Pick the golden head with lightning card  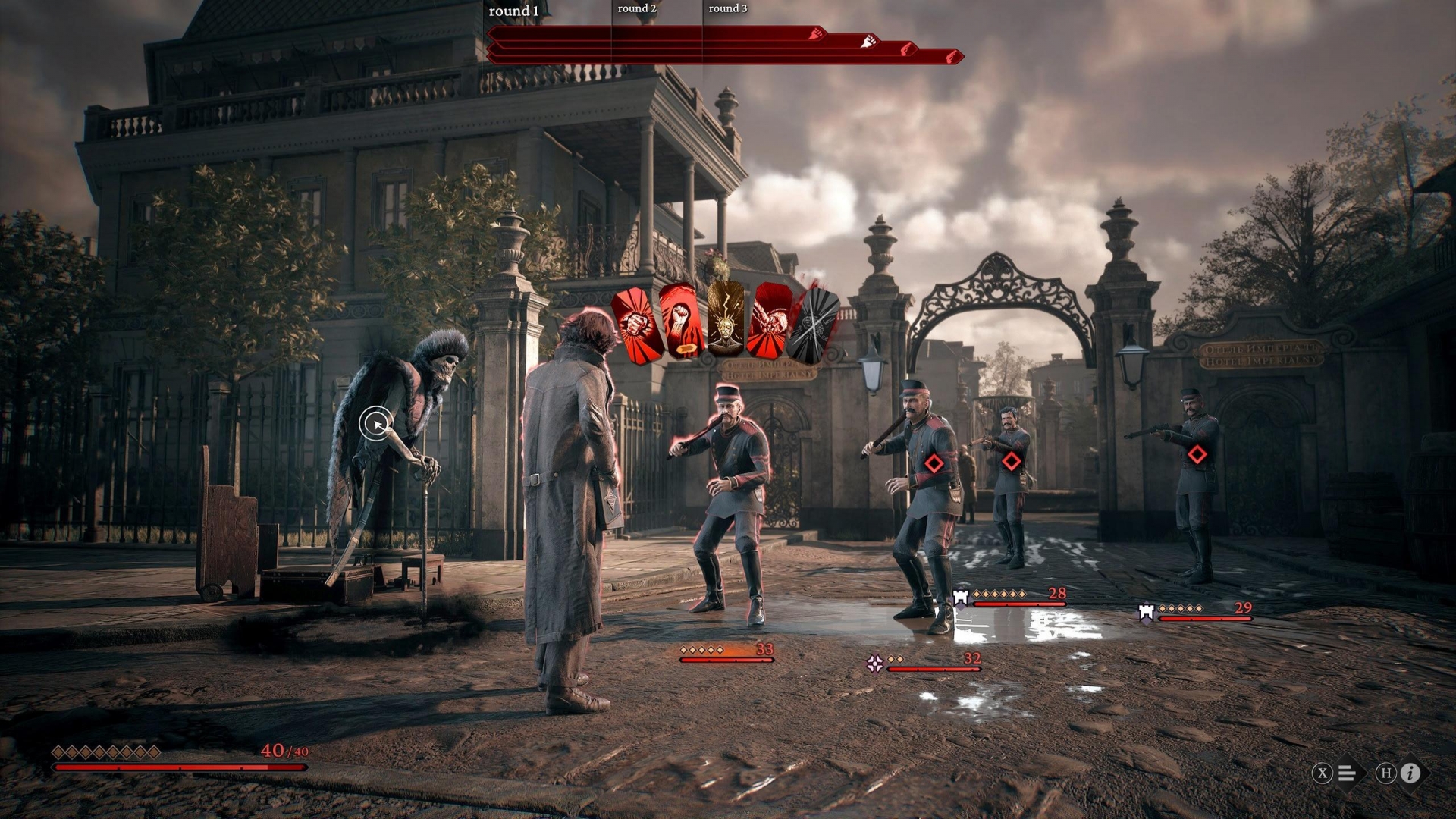(726, 320)
